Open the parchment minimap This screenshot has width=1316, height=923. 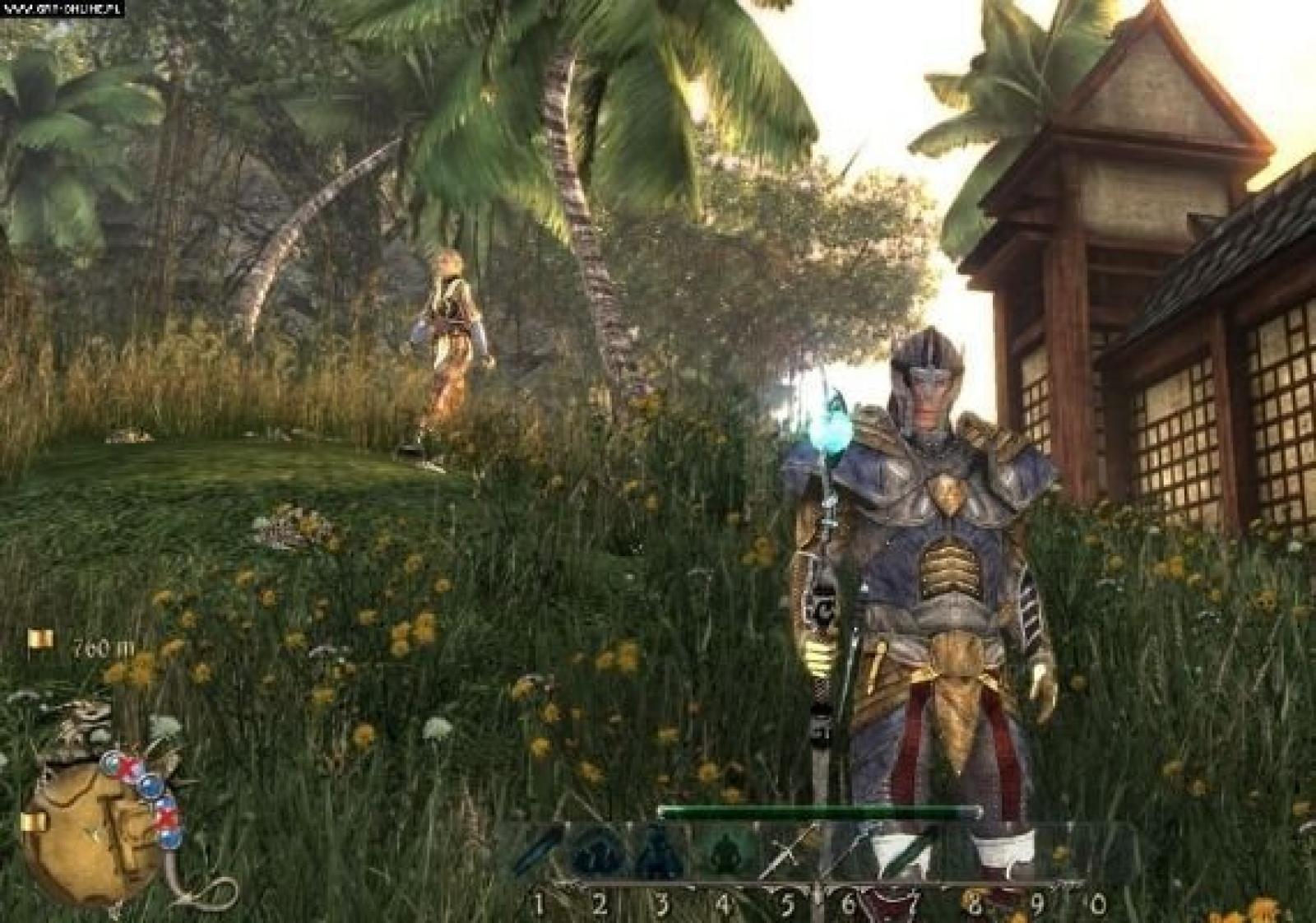pos(90,831)
